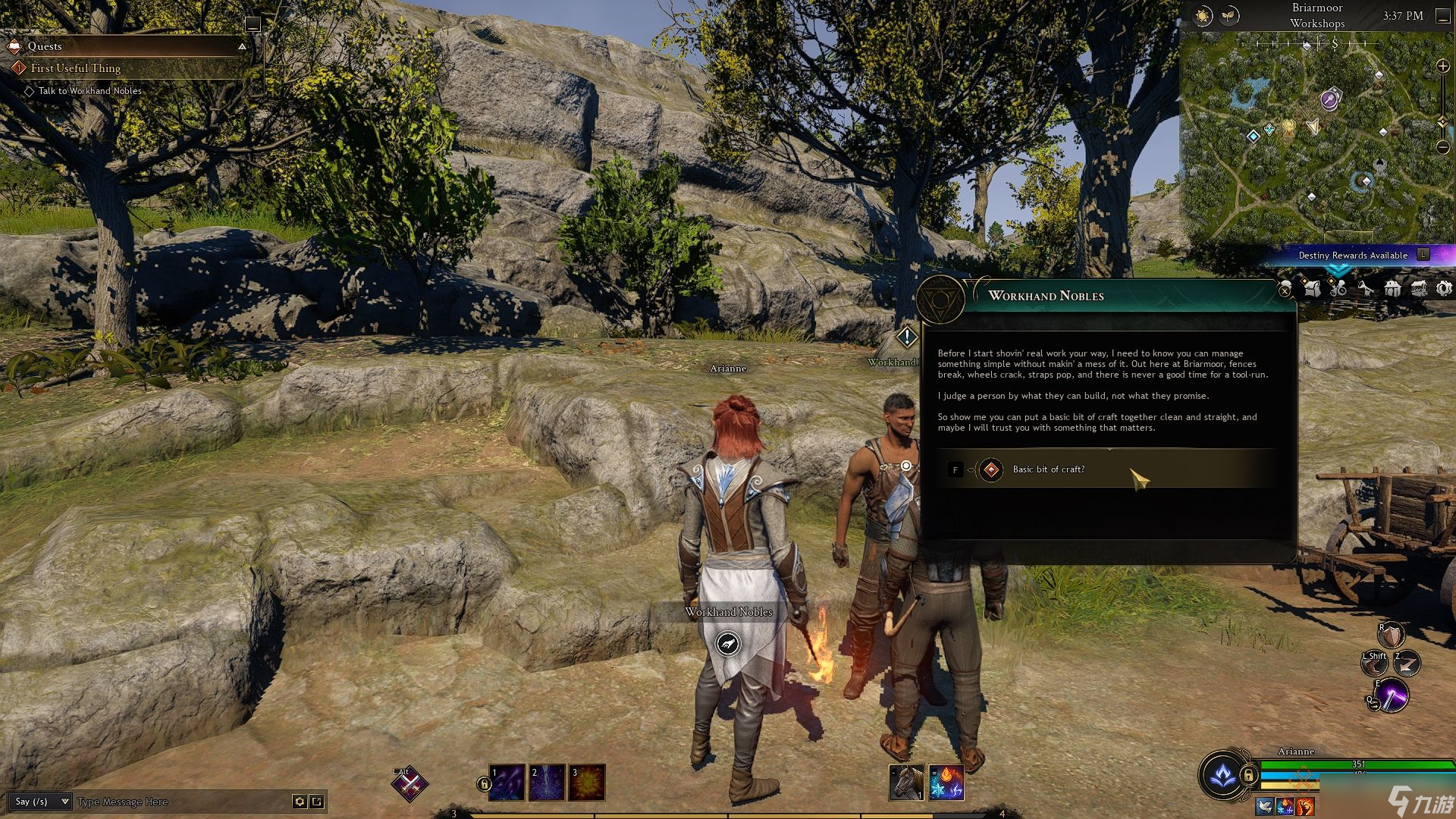Use the fire and ice consumable slot

946,783
